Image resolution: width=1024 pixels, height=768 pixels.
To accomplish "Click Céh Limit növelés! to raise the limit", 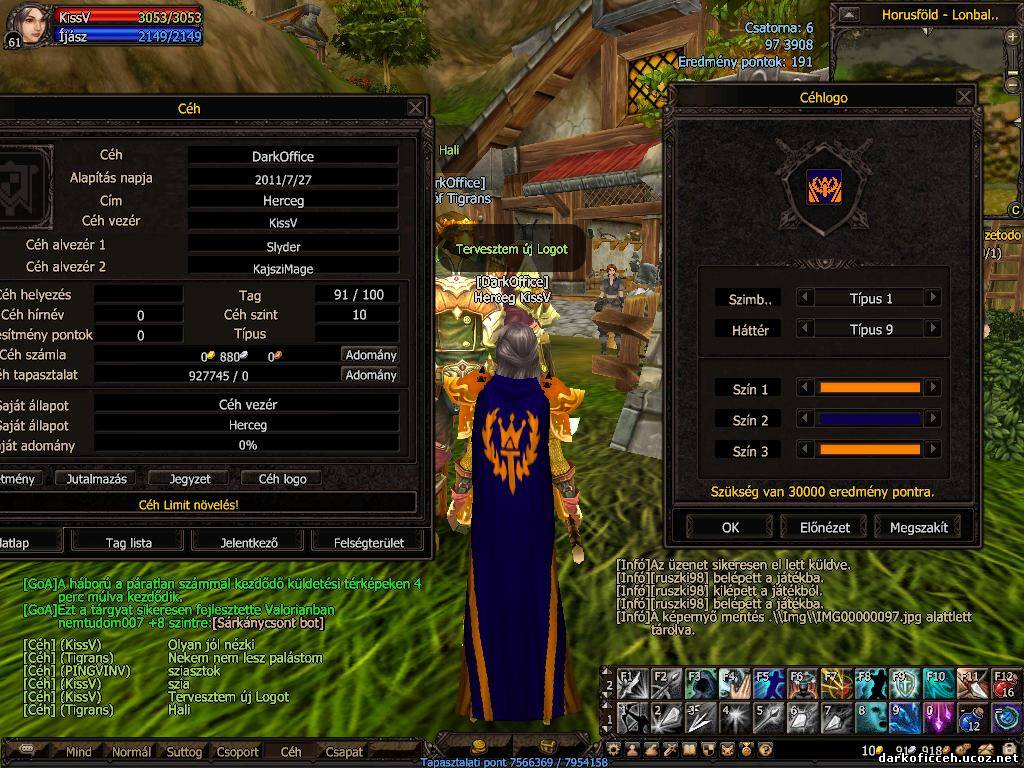I will [x=188, y=505].
